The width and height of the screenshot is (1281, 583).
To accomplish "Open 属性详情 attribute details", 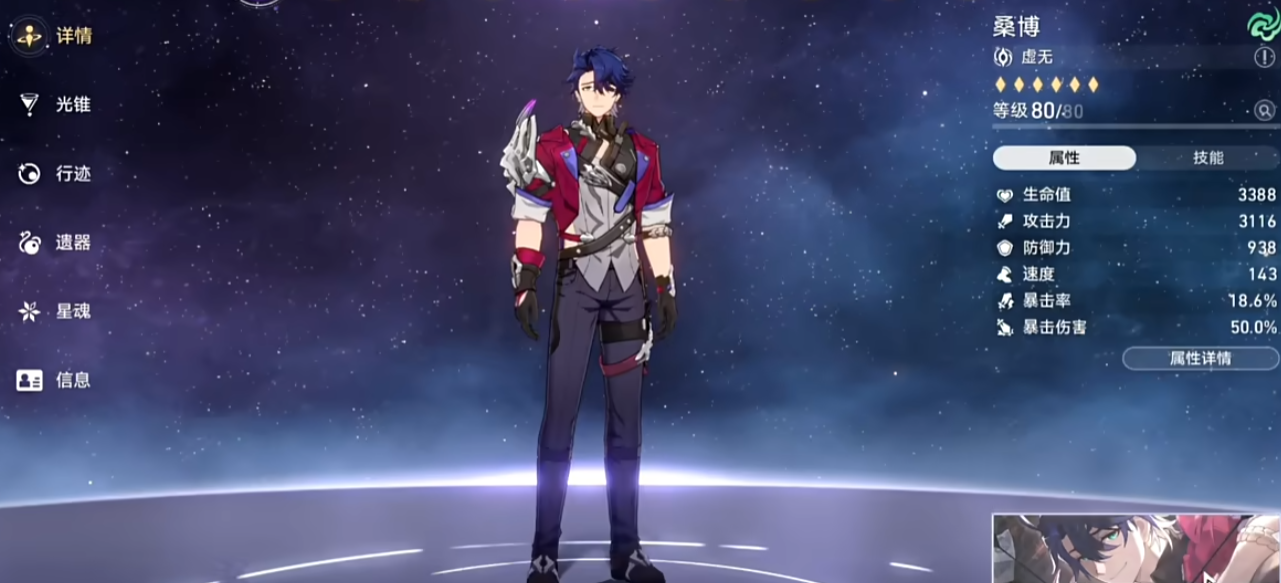I will click(x=1200, y=358).
